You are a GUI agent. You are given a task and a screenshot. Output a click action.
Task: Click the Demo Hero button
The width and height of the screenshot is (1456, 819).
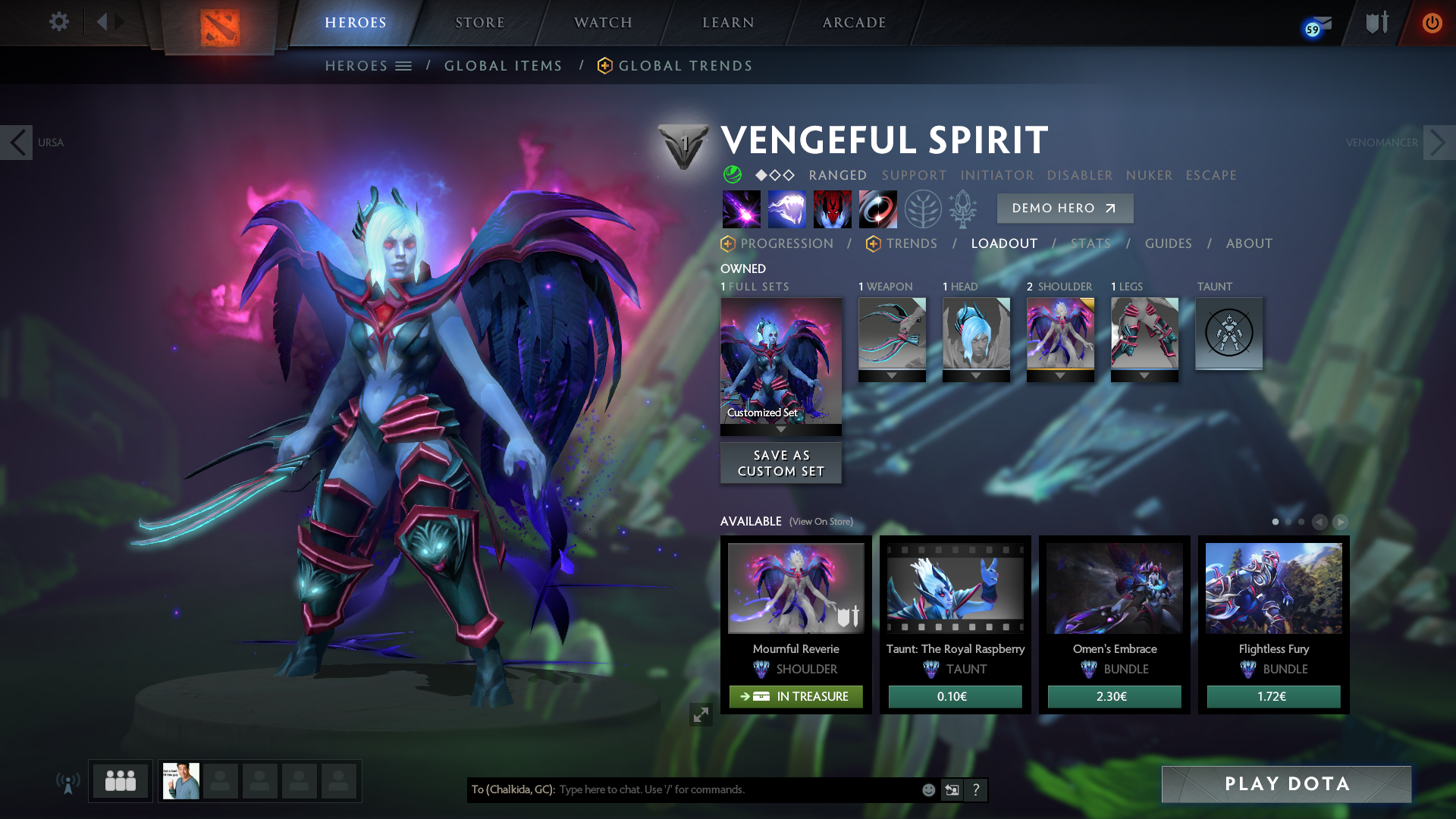point(1064,209)
